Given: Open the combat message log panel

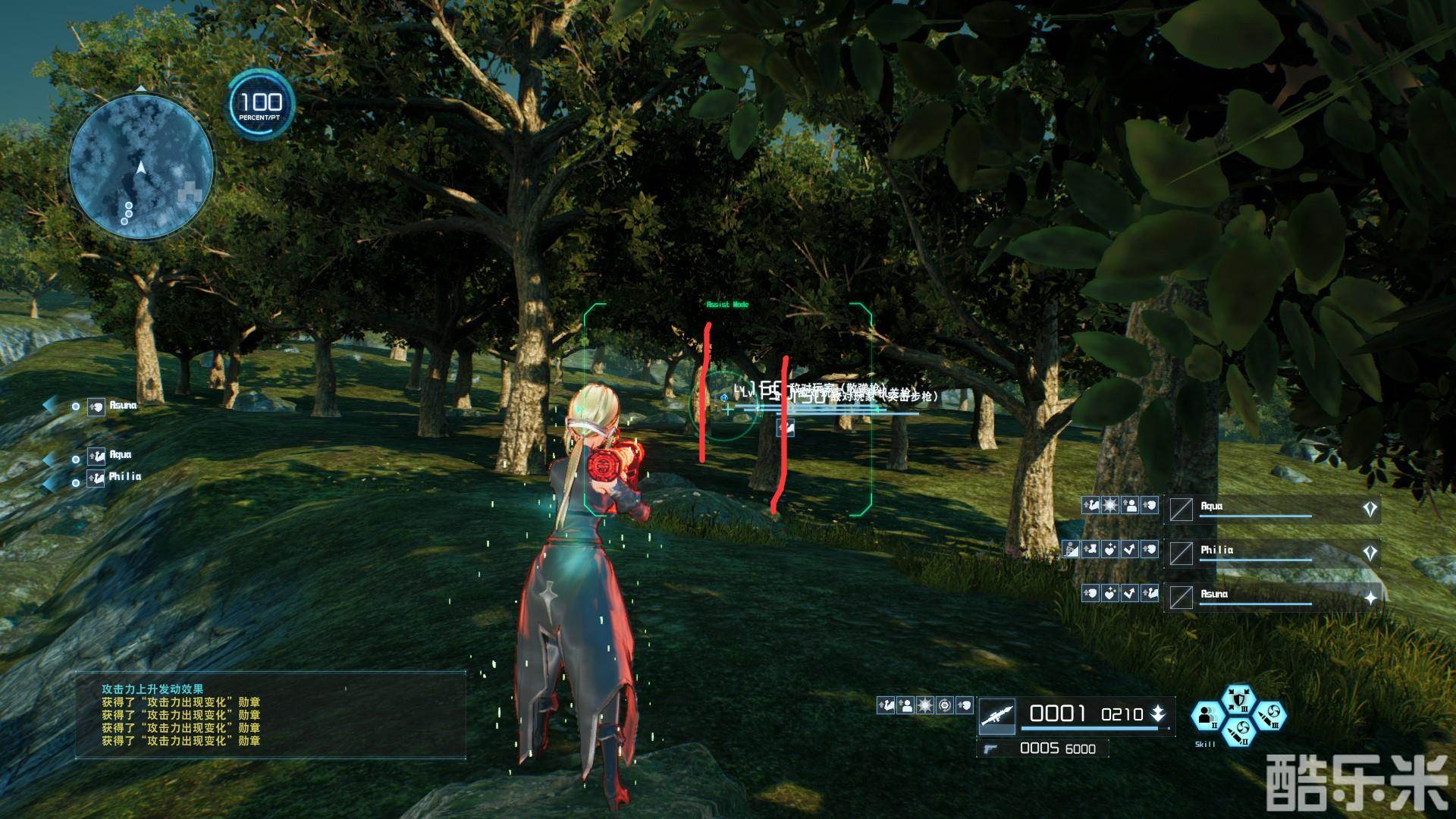Looking at the screenshot, I should [x=271, y=714].
